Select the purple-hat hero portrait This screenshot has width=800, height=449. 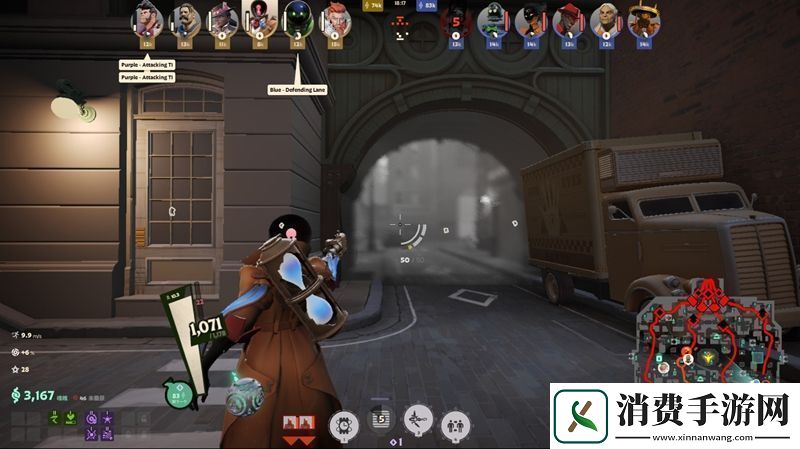221,19
